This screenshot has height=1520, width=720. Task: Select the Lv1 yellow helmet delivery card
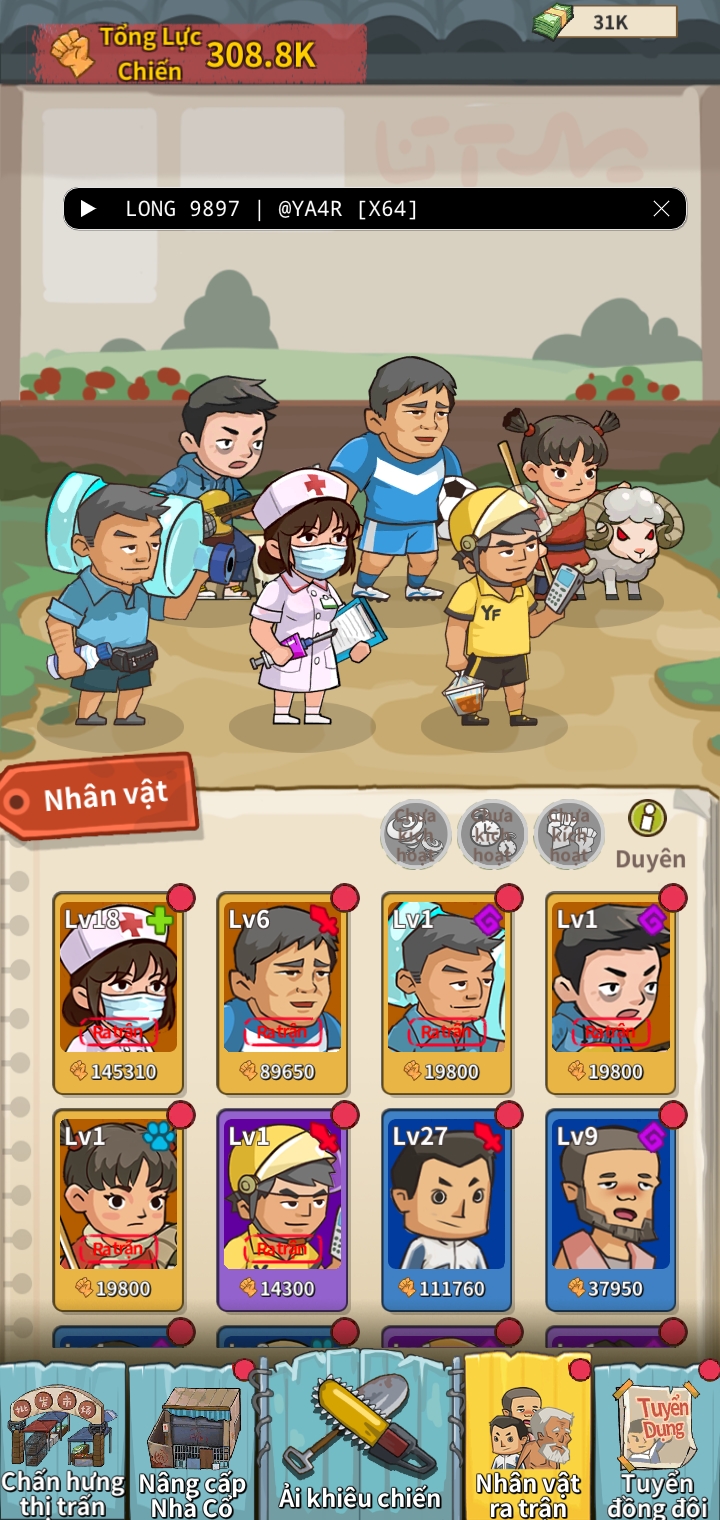[x=282, y=1207]
